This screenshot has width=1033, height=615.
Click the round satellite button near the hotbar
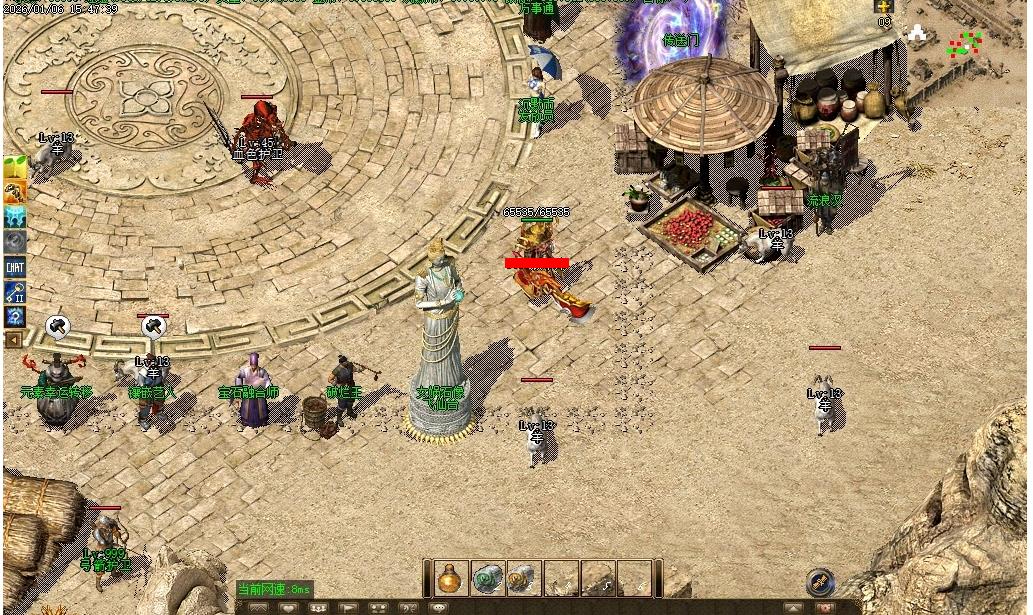point(820,580)
